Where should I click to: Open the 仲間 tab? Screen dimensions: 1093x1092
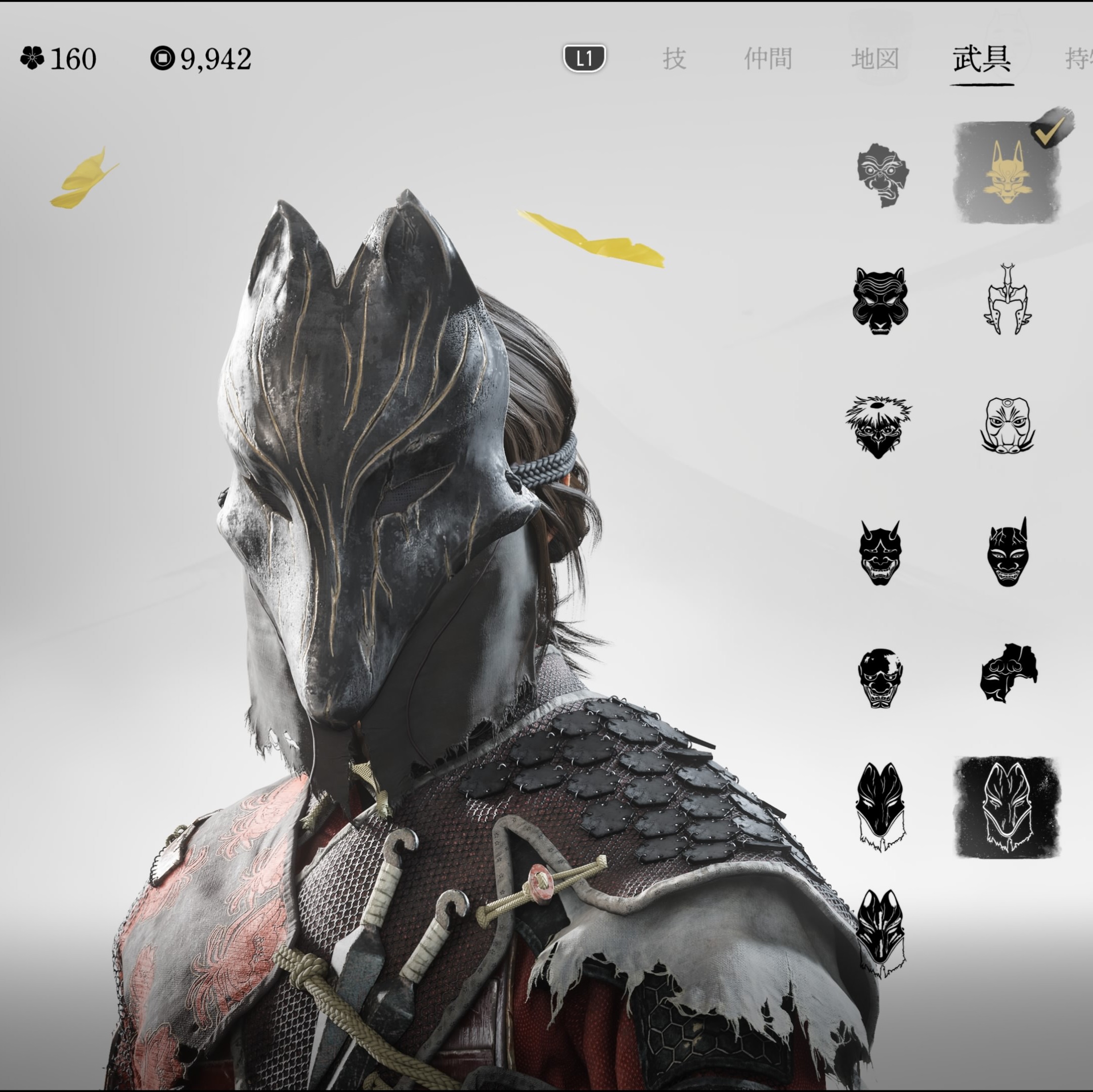(768, 58)
